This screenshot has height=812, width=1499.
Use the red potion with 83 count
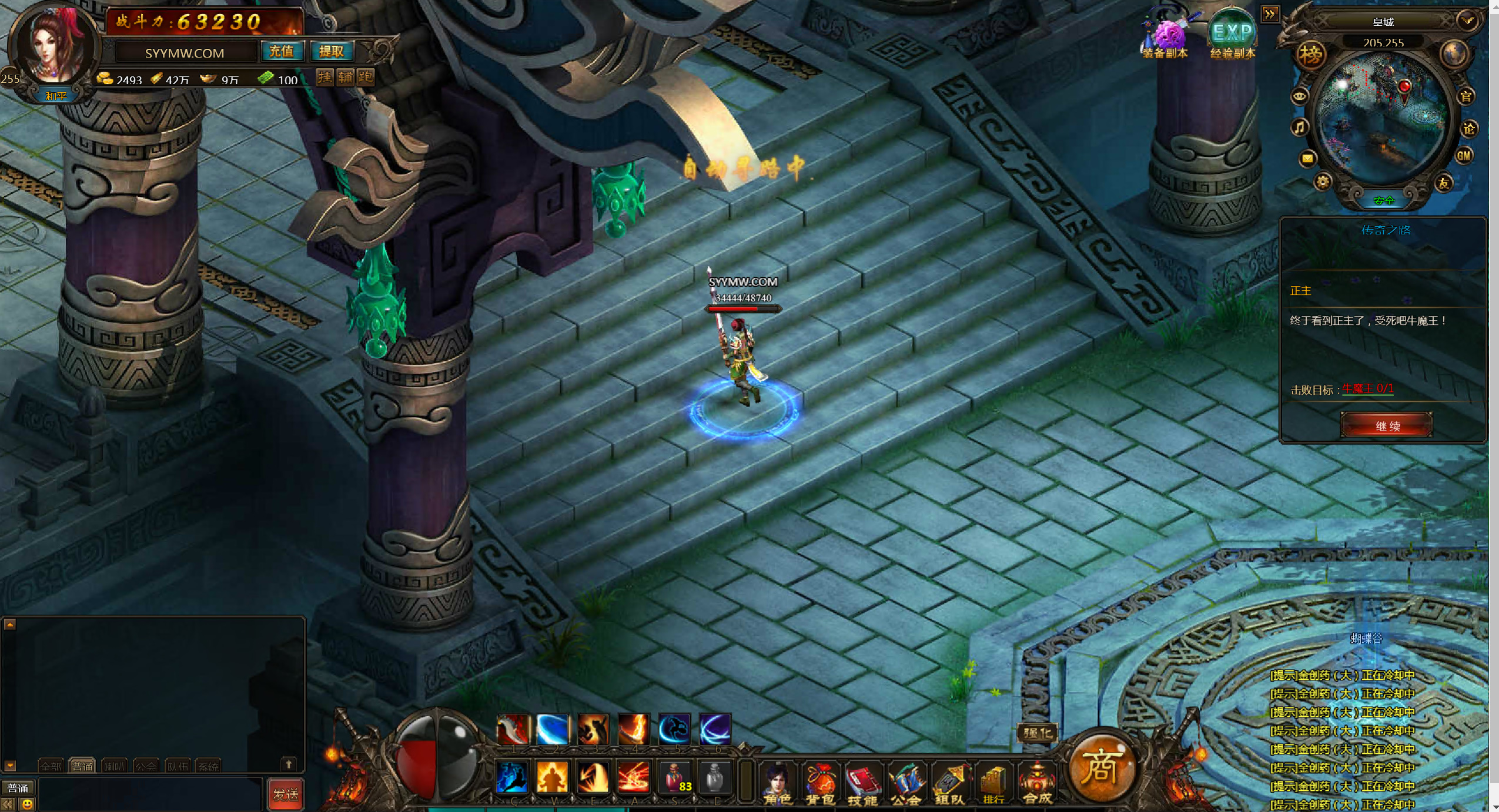pos(674,777)
